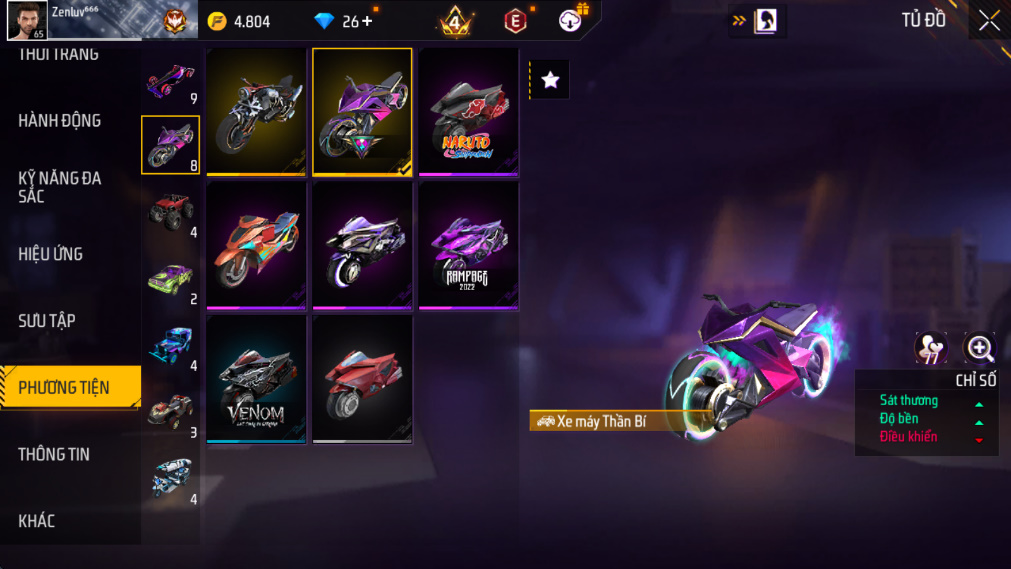Toggle the star favorites filter
Image resolution: width=1011 pixels, height=569 pixels.
550,80
